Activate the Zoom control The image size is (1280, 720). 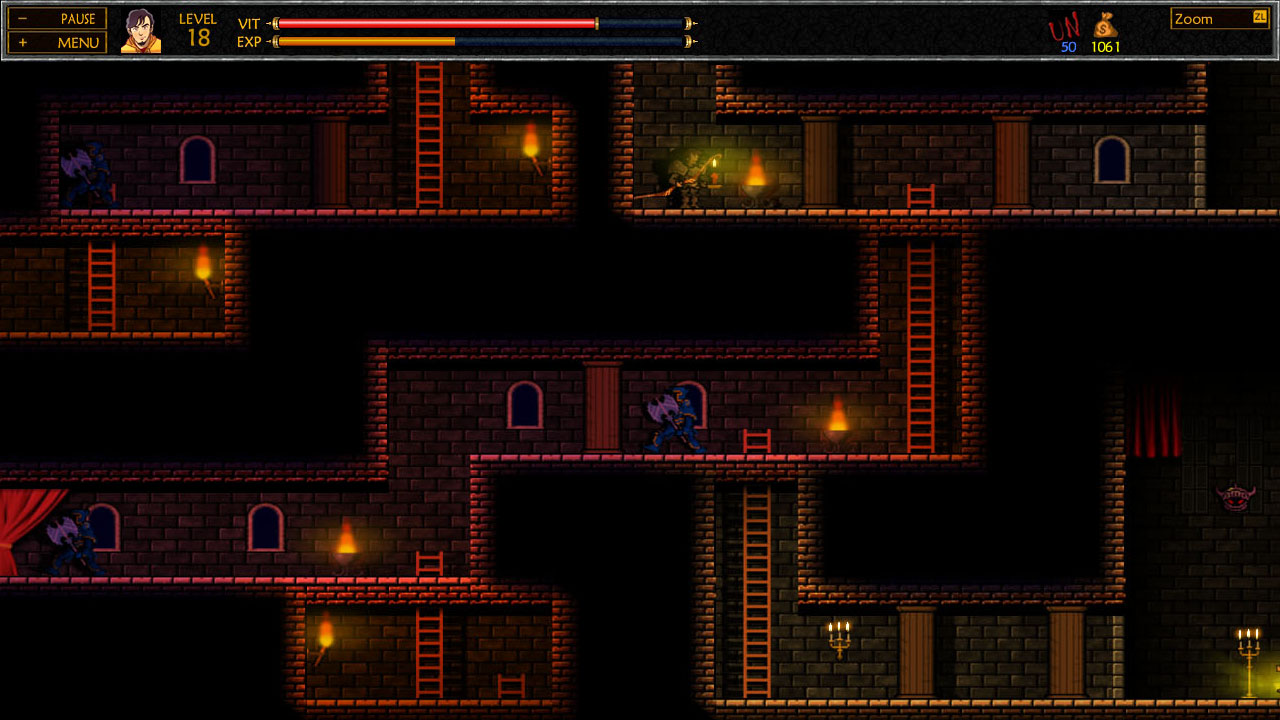pyautogui.click(x=1199, y=18)
